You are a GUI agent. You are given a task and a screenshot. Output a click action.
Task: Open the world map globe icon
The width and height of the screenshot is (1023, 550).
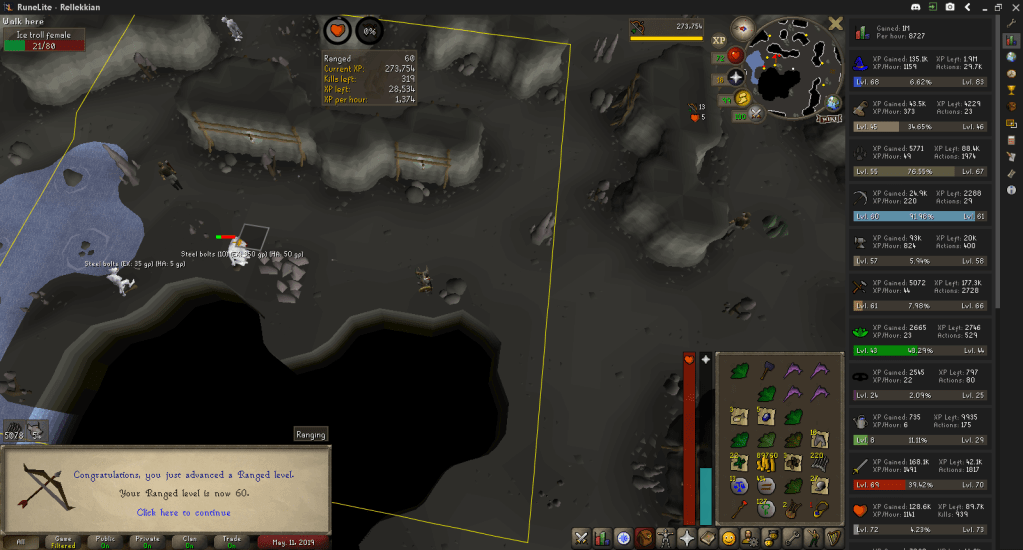pyautogui.click(x=833, y=102)
